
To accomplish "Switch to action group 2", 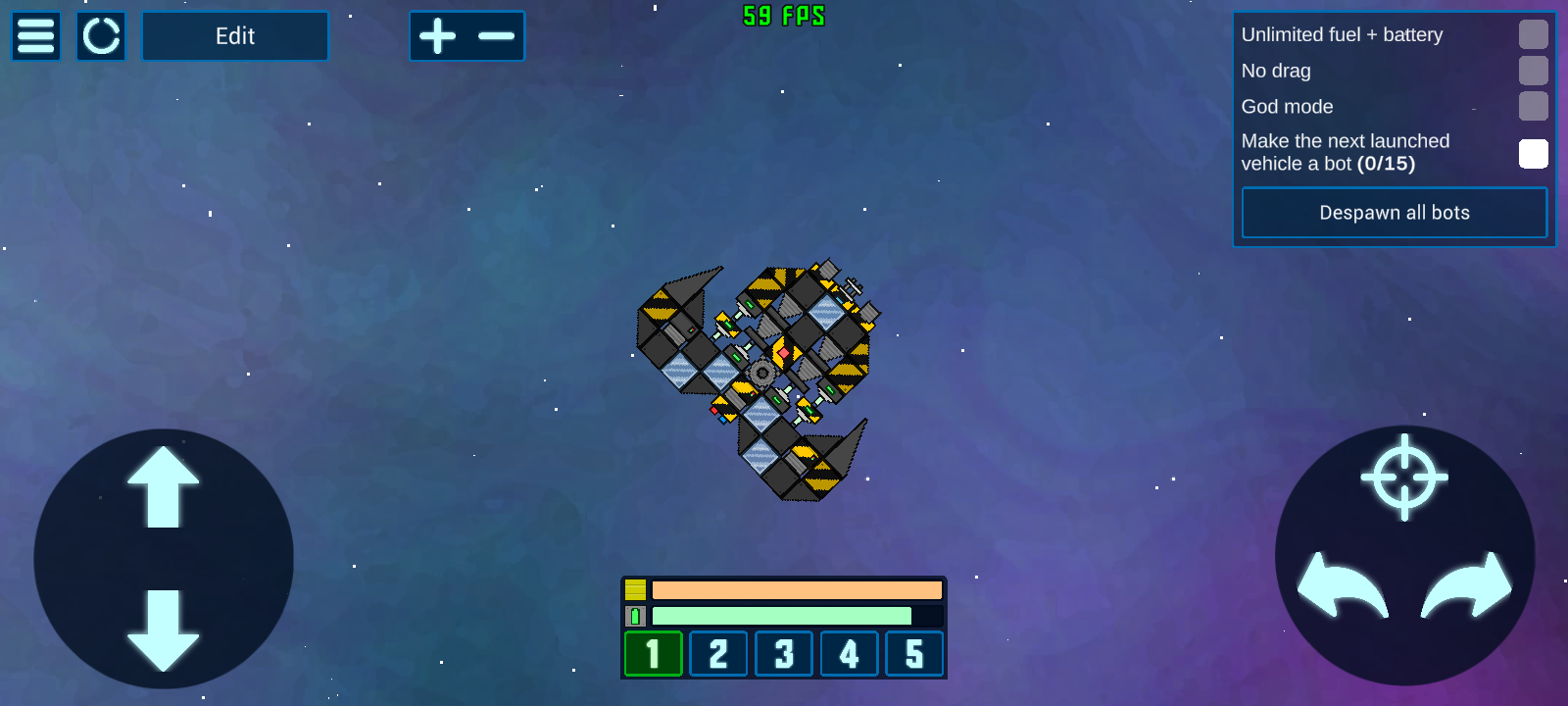I will pos(718,654).
